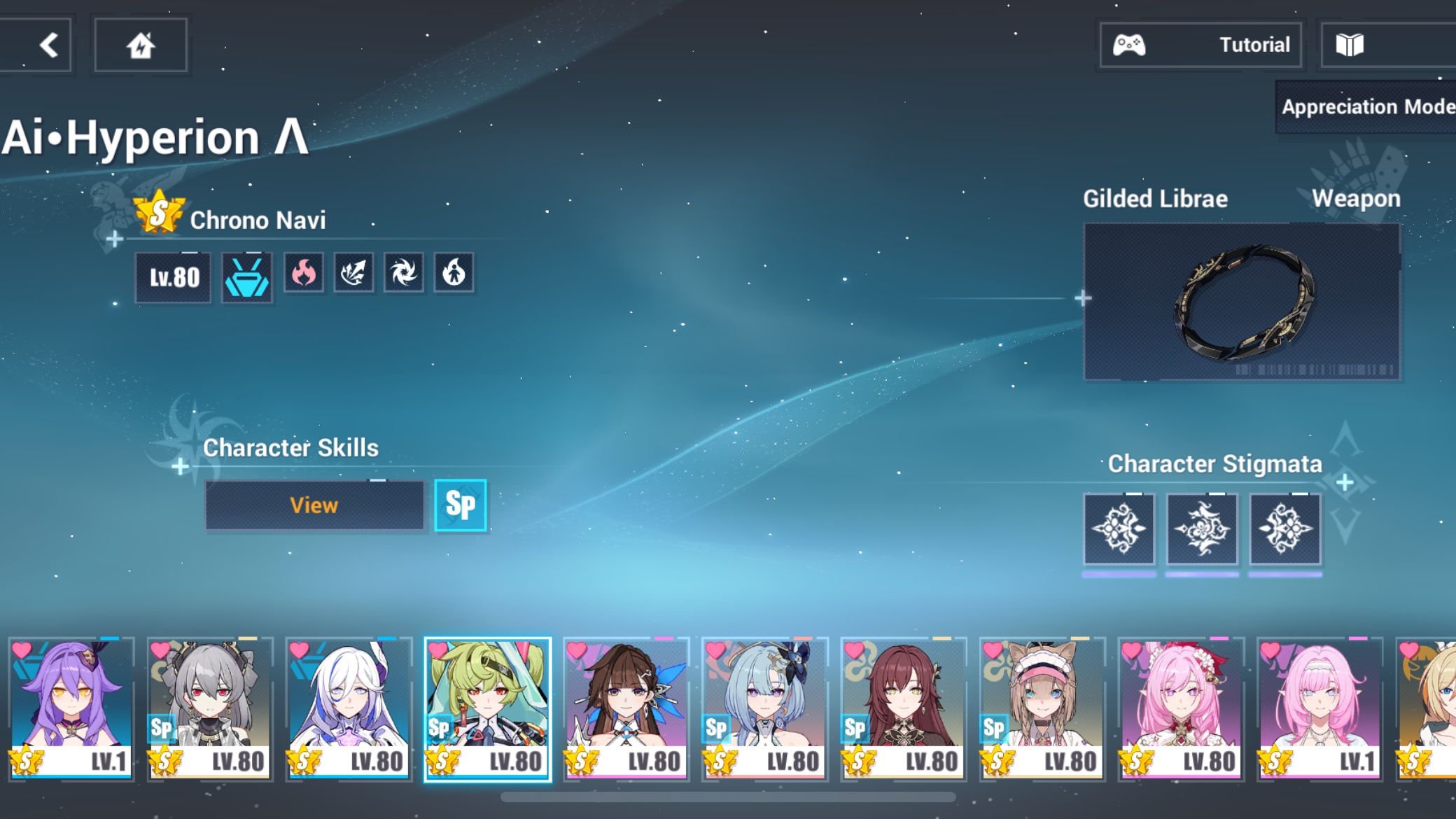Select the ignite status effect icon
The width and height of the screenshot is (1456, 819).
[x=454, y=273]
